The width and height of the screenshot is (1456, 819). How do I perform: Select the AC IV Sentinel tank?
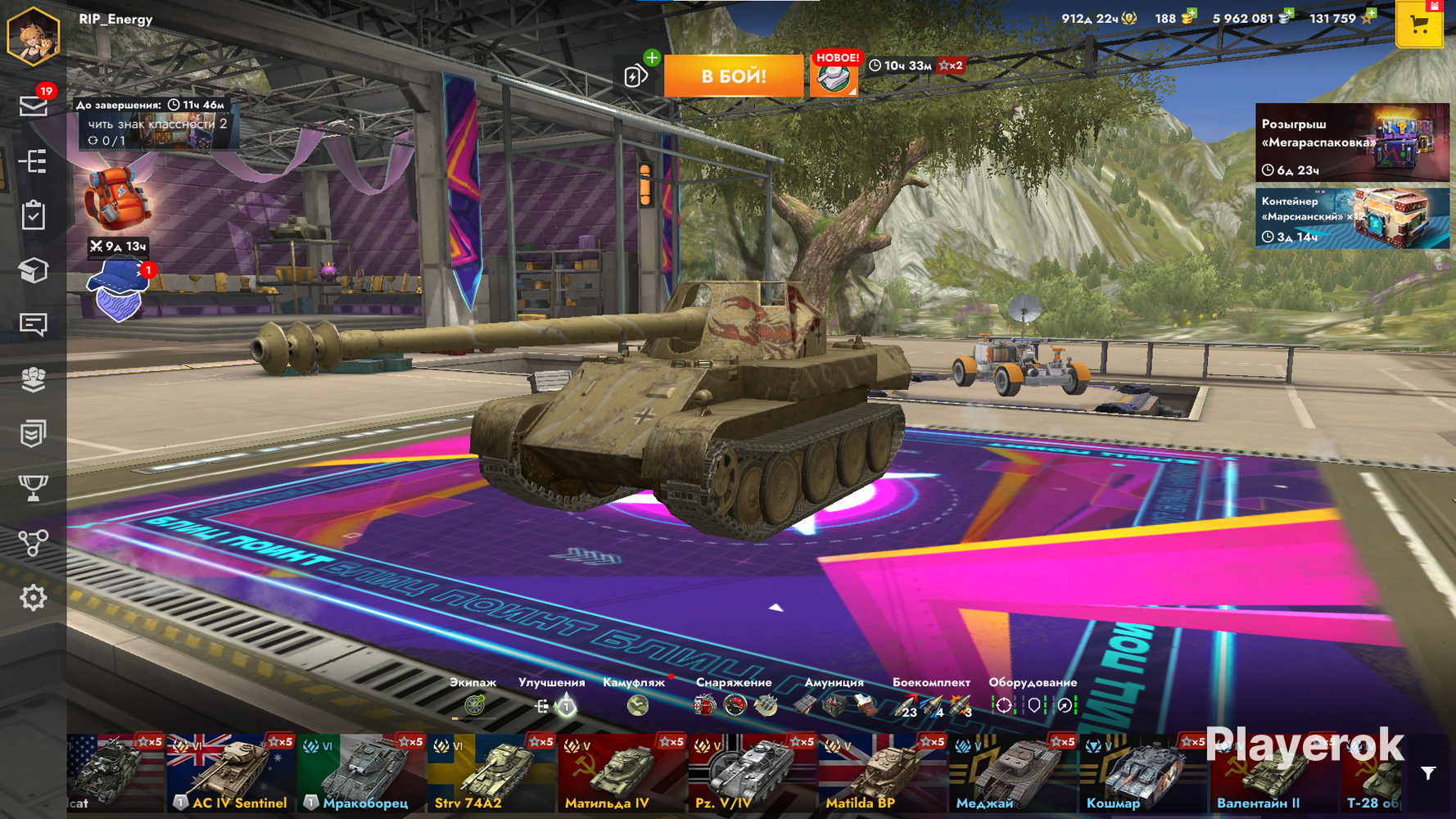coord(230,774)
